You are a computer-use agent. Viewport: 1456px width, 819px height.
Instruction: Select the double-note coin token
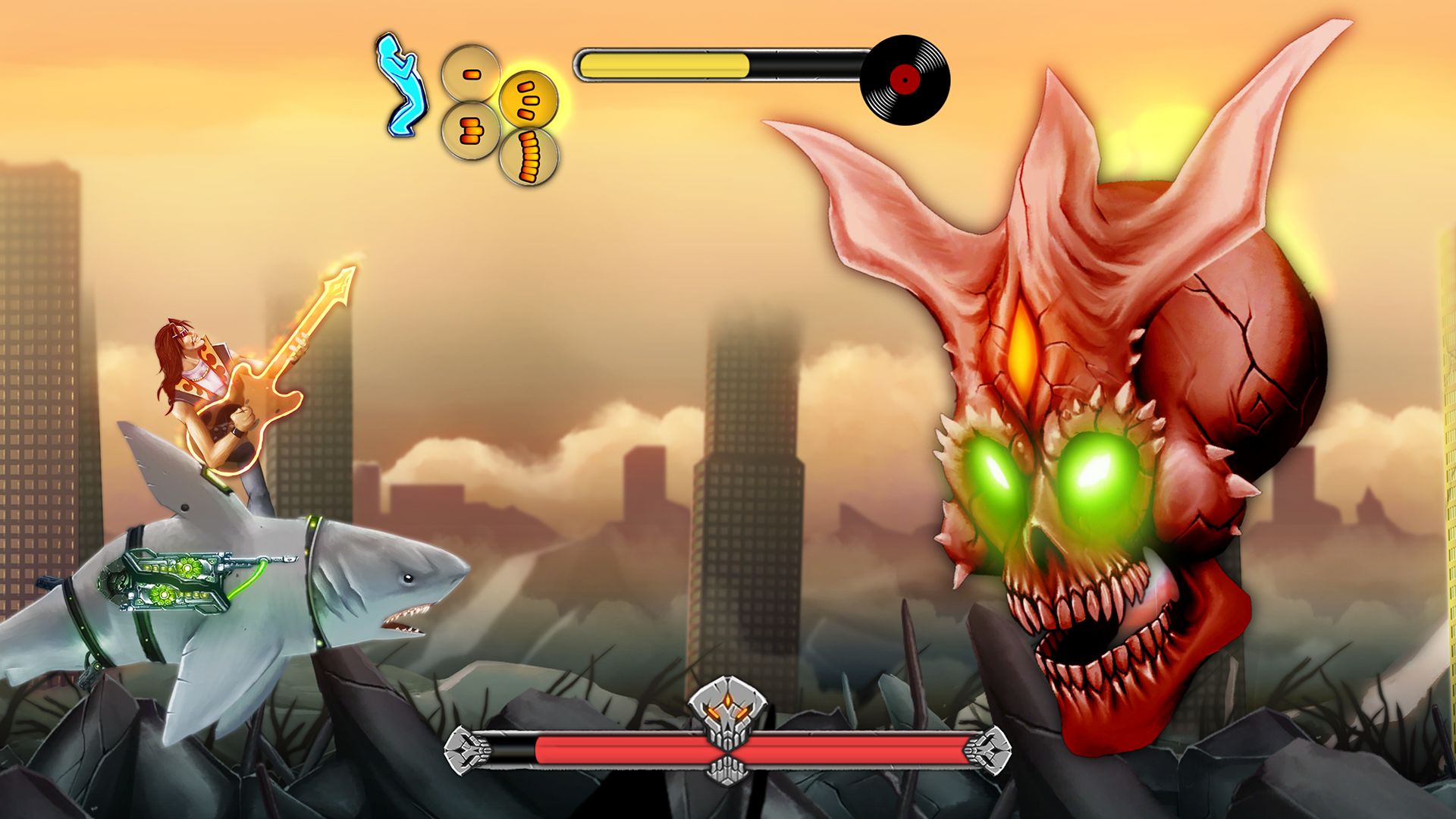pyautogui.click(x=470, y=130)
